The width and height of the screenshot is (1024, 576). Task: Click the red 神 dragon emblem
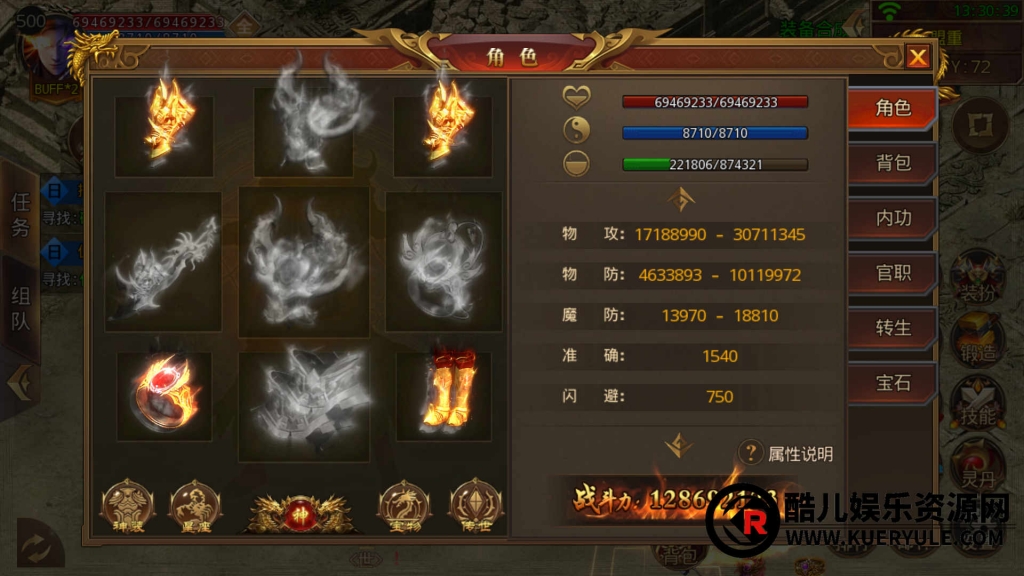pos(300,510)
